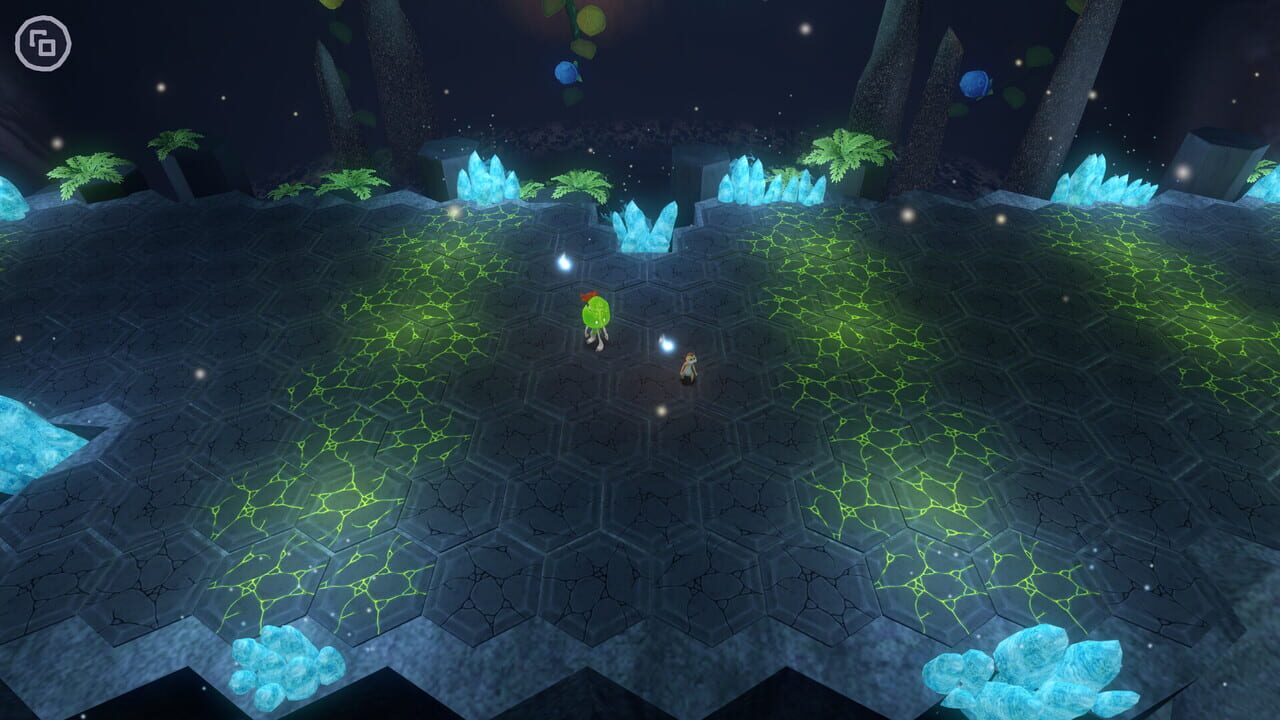Screen dimensions: 1280x720
Task: Click the blue berry hanging at top center
Action: (567, 73)
